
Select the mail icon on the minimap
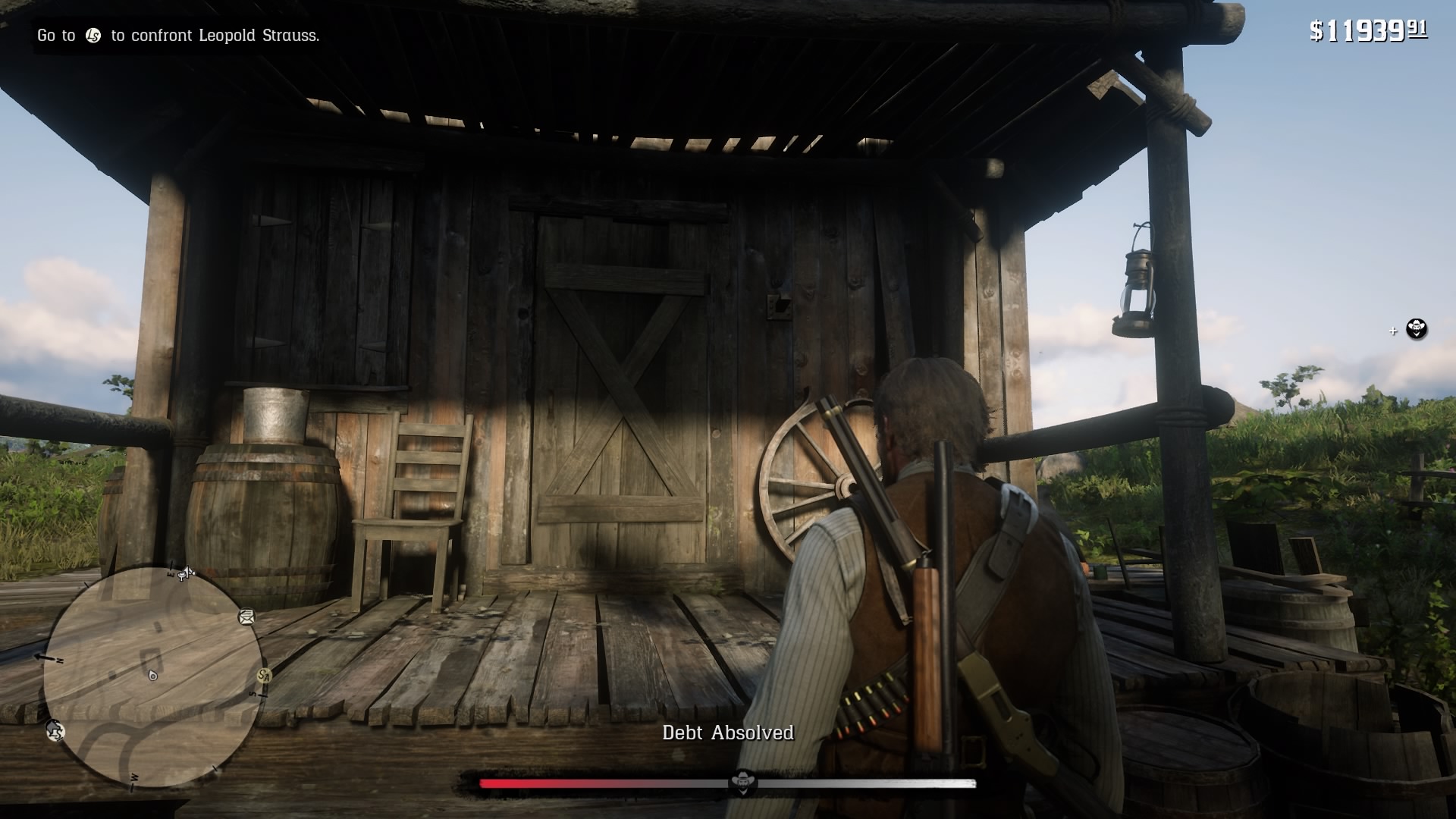[246, 617]
